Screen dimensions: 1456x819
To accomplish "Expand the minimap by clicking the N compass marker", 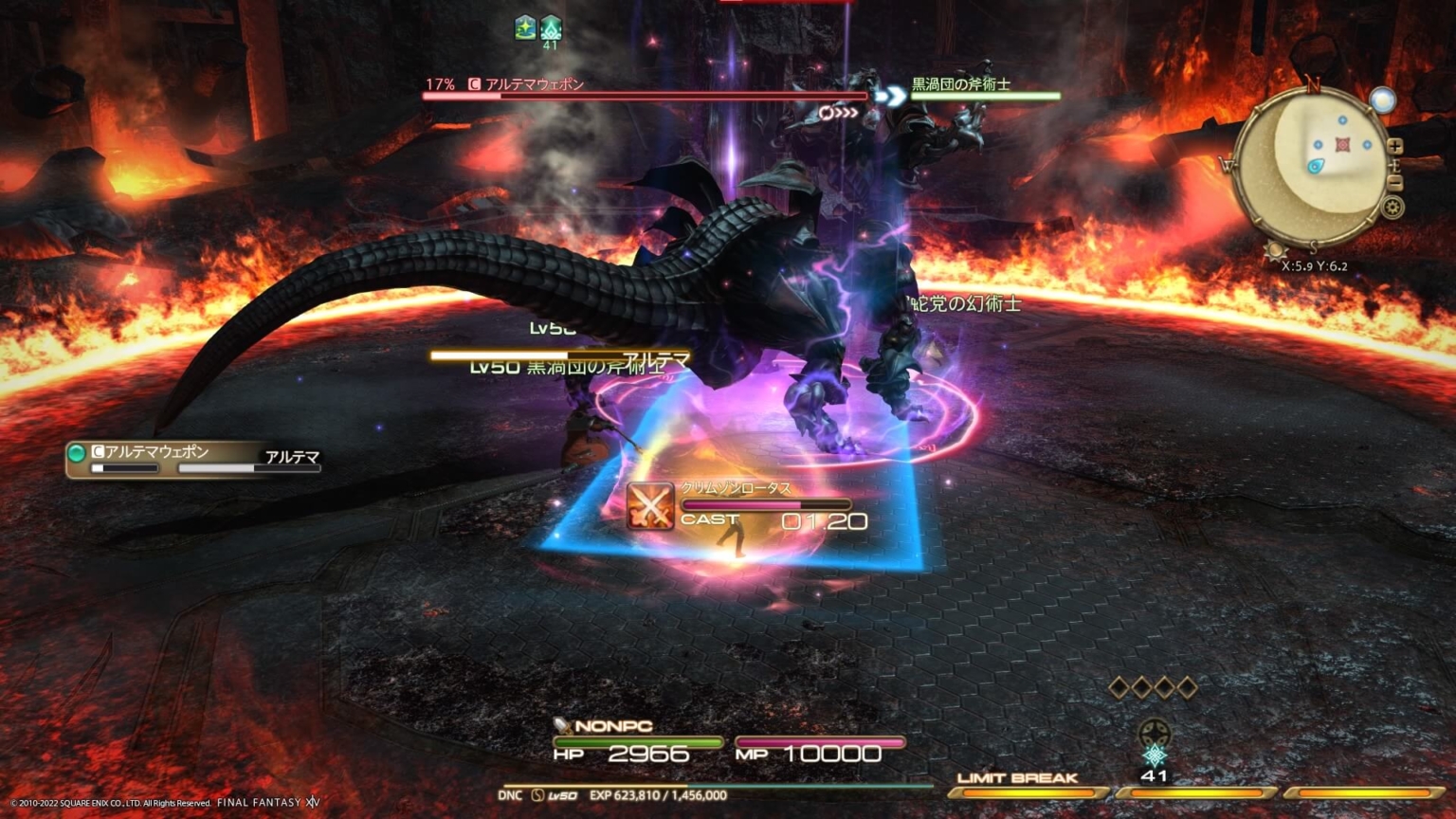I will [1313, 84].
